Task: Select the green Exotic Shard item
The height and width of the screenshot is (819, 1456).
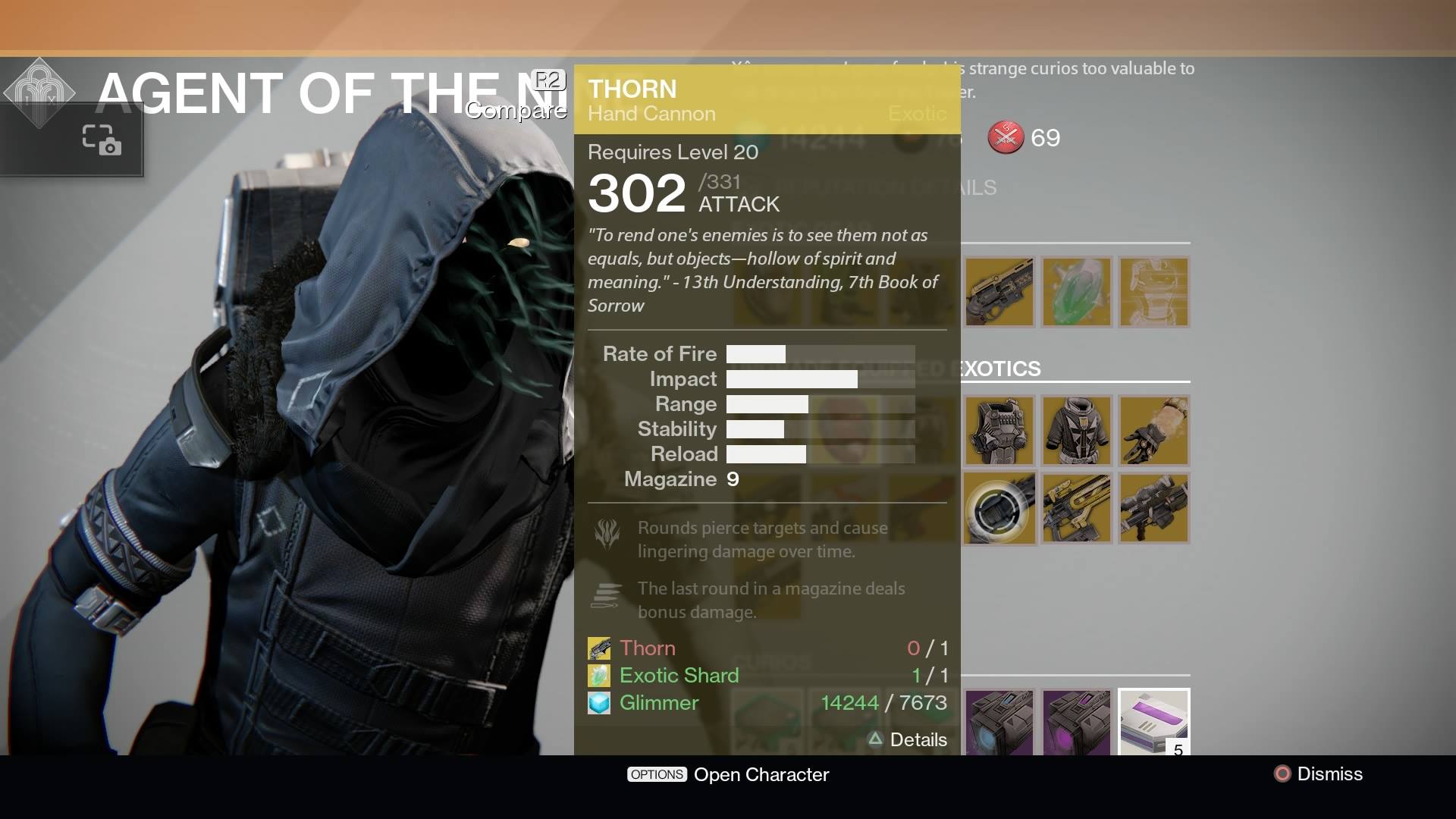Action: 1078,292
